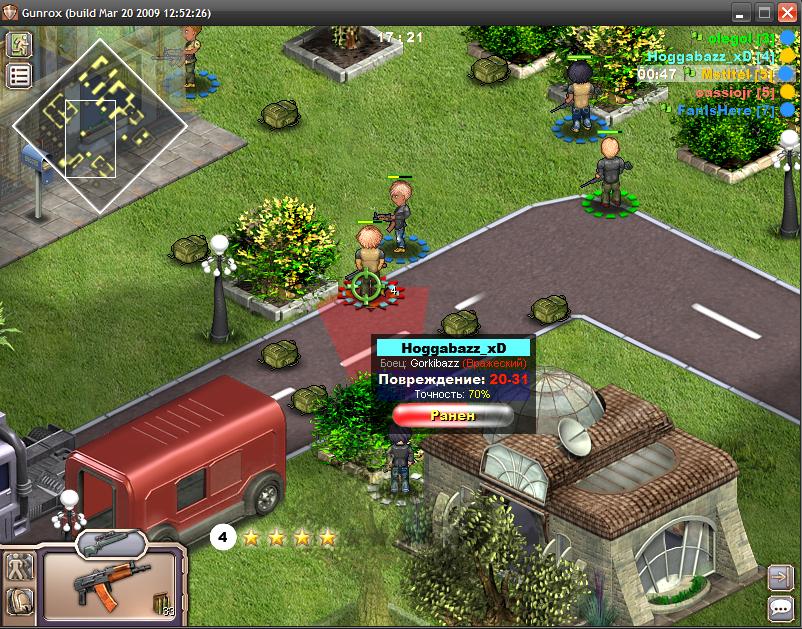802x629 pixels.
Task: Close the Gunrox window
Action: click(x=787, y=13)
